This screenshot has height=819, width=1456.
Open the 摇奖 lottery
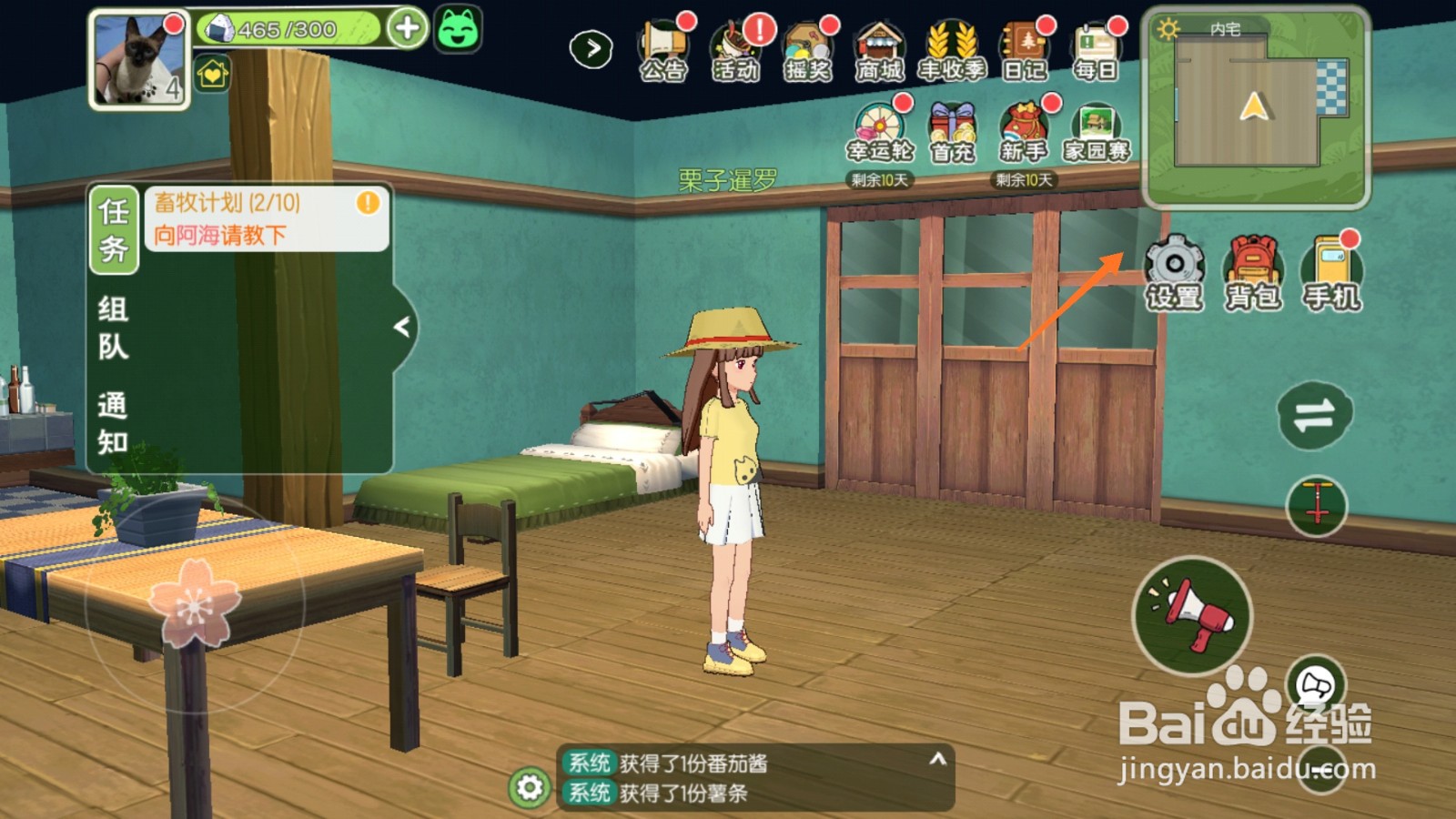pos(807,50)
